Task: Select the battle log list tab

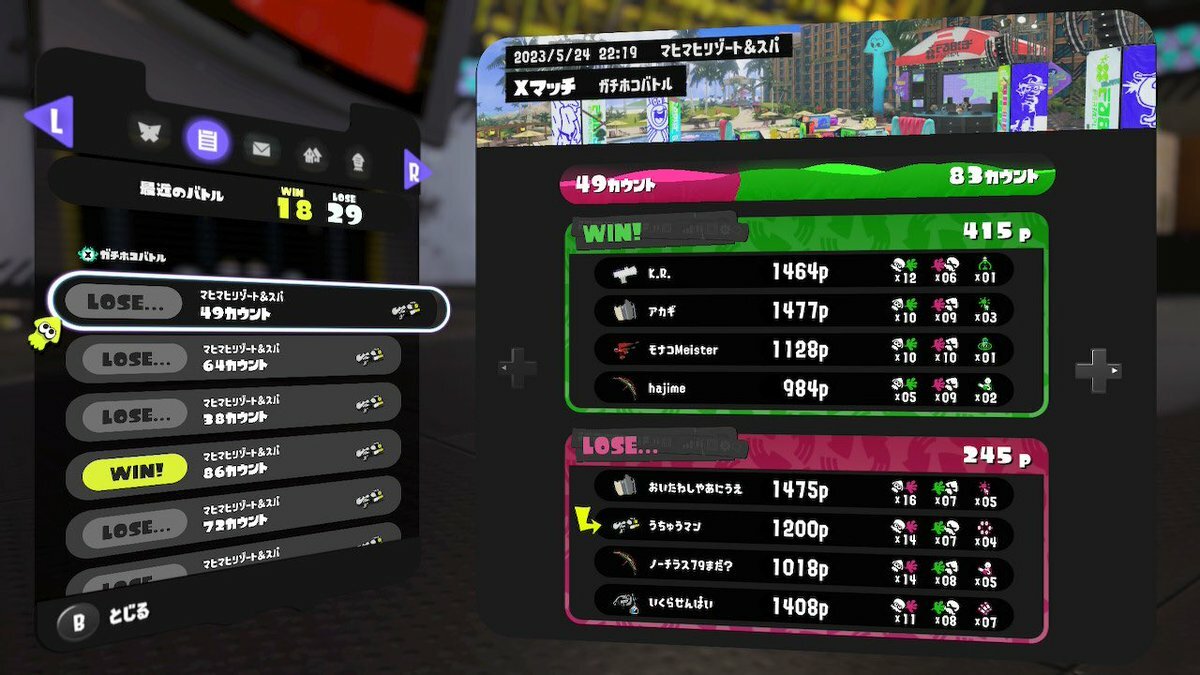Action: point(207,140)
